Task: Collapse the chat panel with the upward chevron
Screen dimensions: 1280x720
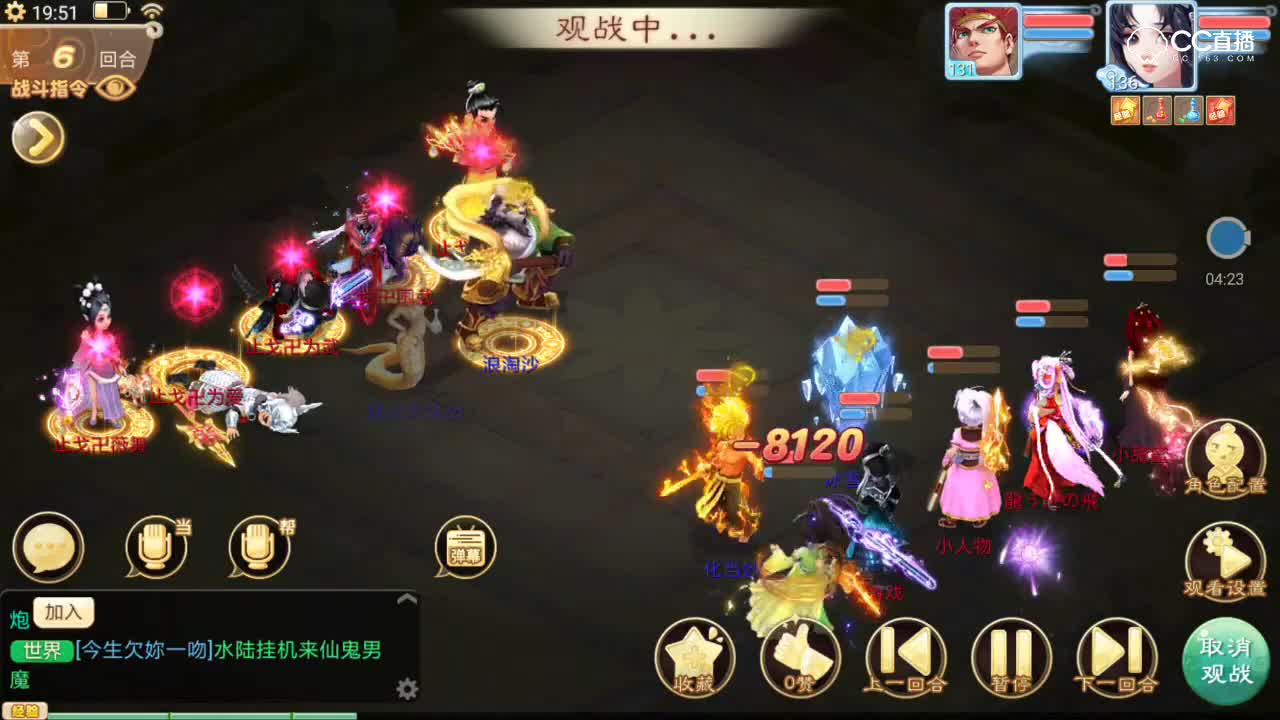Action: tap(406, 597)
